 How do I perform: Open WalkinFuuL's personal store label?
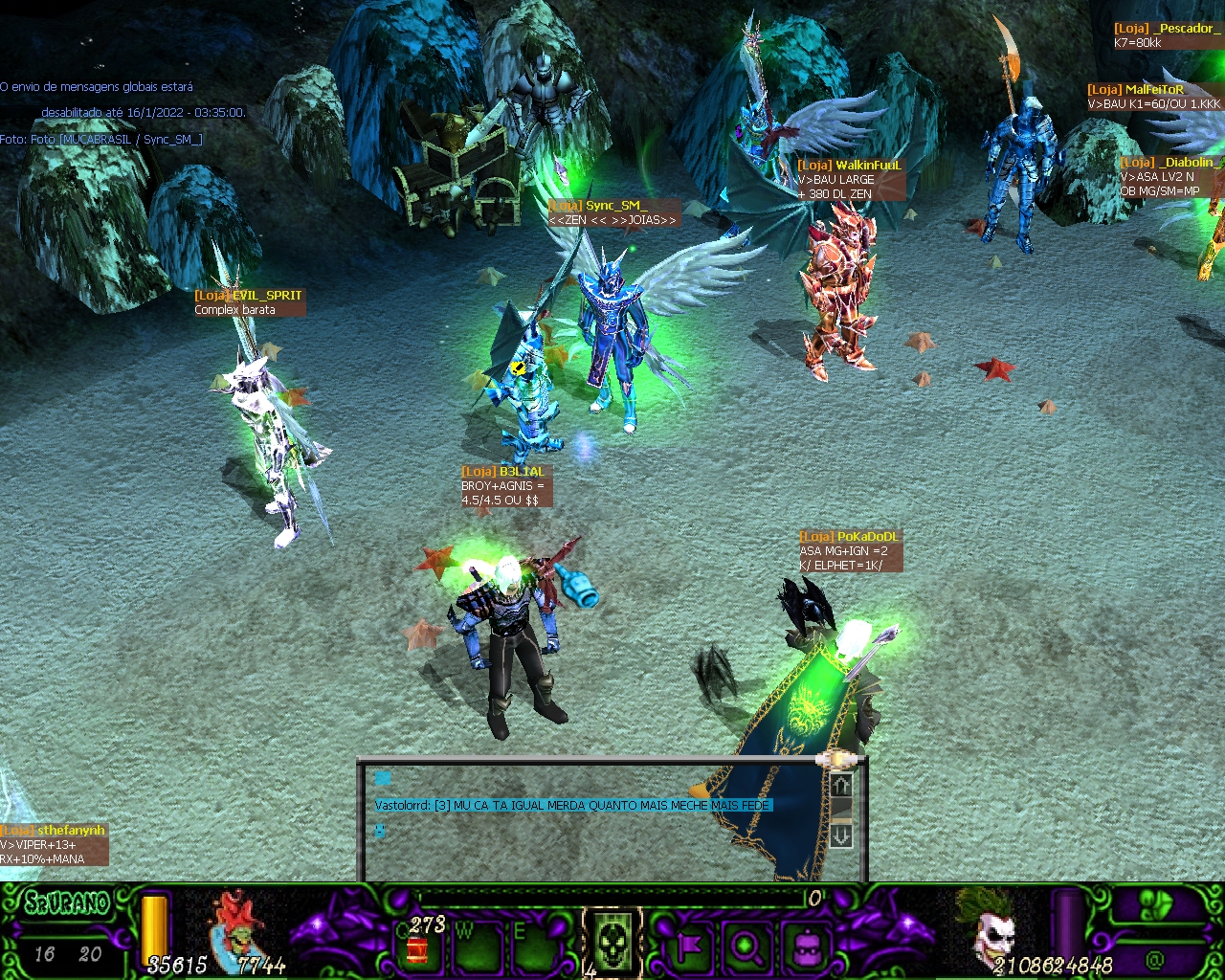[850, 179]
